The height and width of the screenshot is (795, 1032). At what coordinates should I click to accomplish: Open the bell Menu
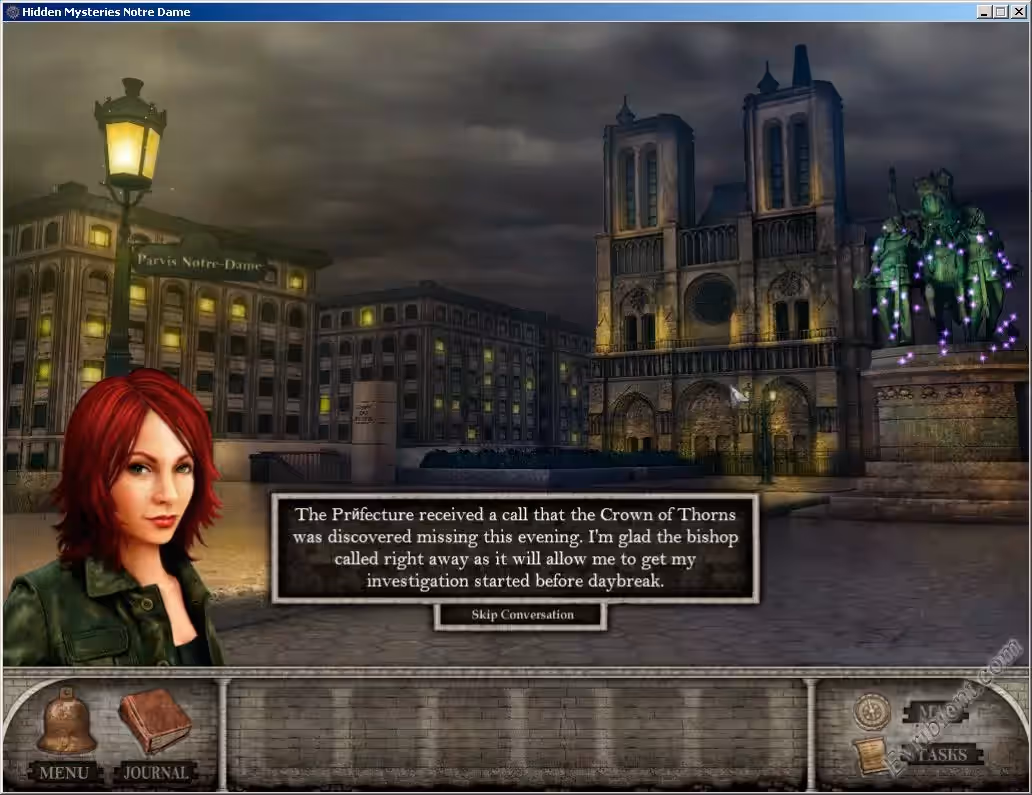tap(66, 725)
